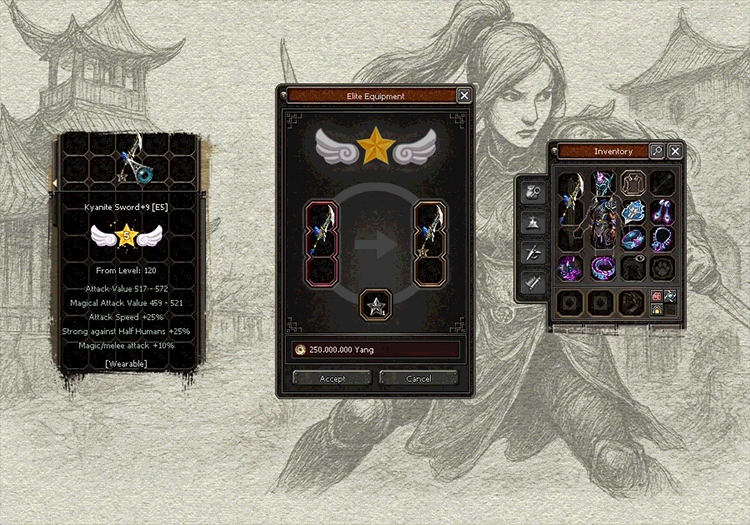This screenshot has width=750, height=525.
Task: Select the purple-blue ring belt slot
Action: tap(602, 268)
